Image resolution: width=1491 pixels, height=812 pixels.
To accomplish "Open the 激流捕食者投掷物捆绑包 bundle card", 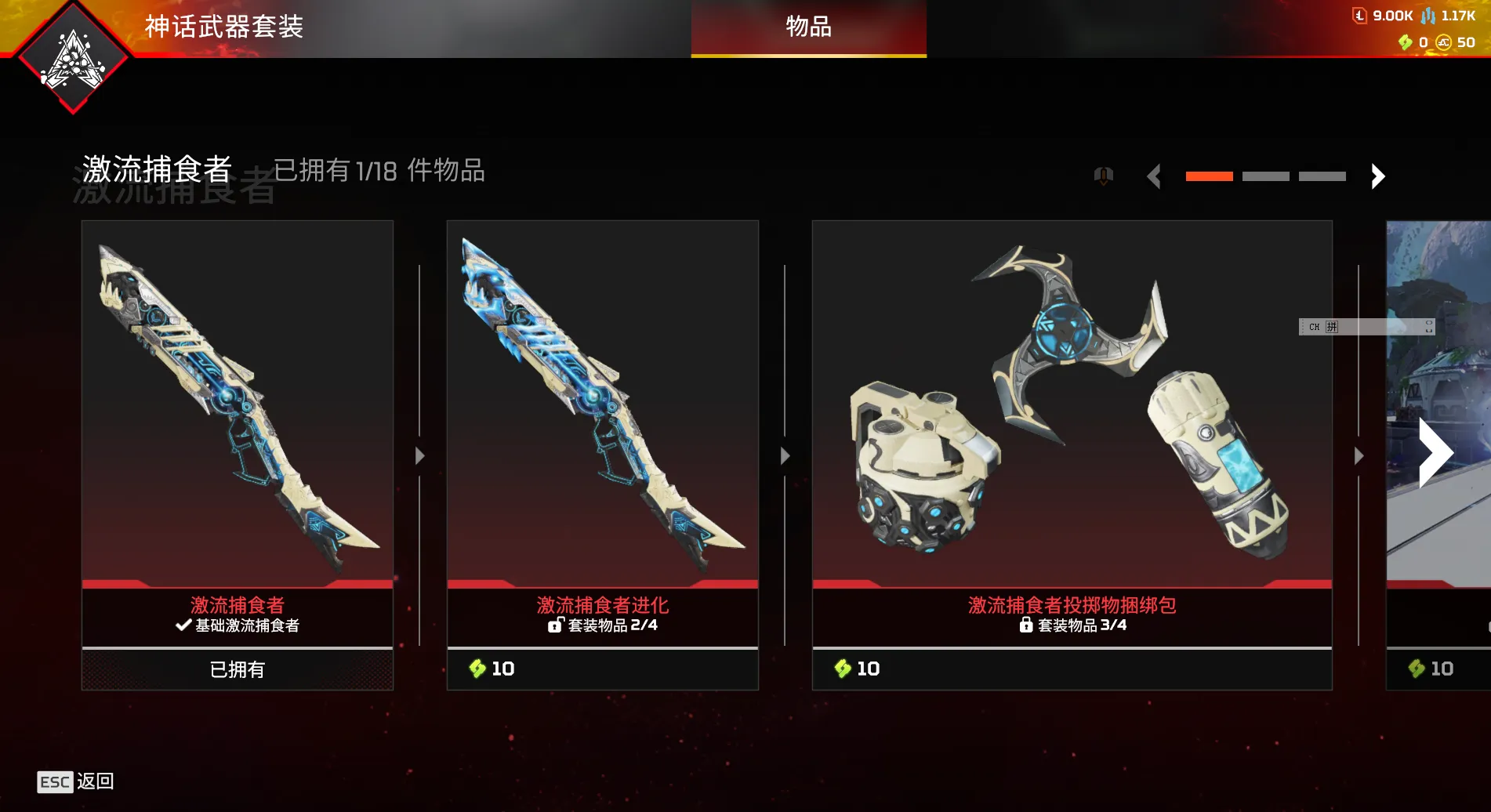I will coord(1072,404).
